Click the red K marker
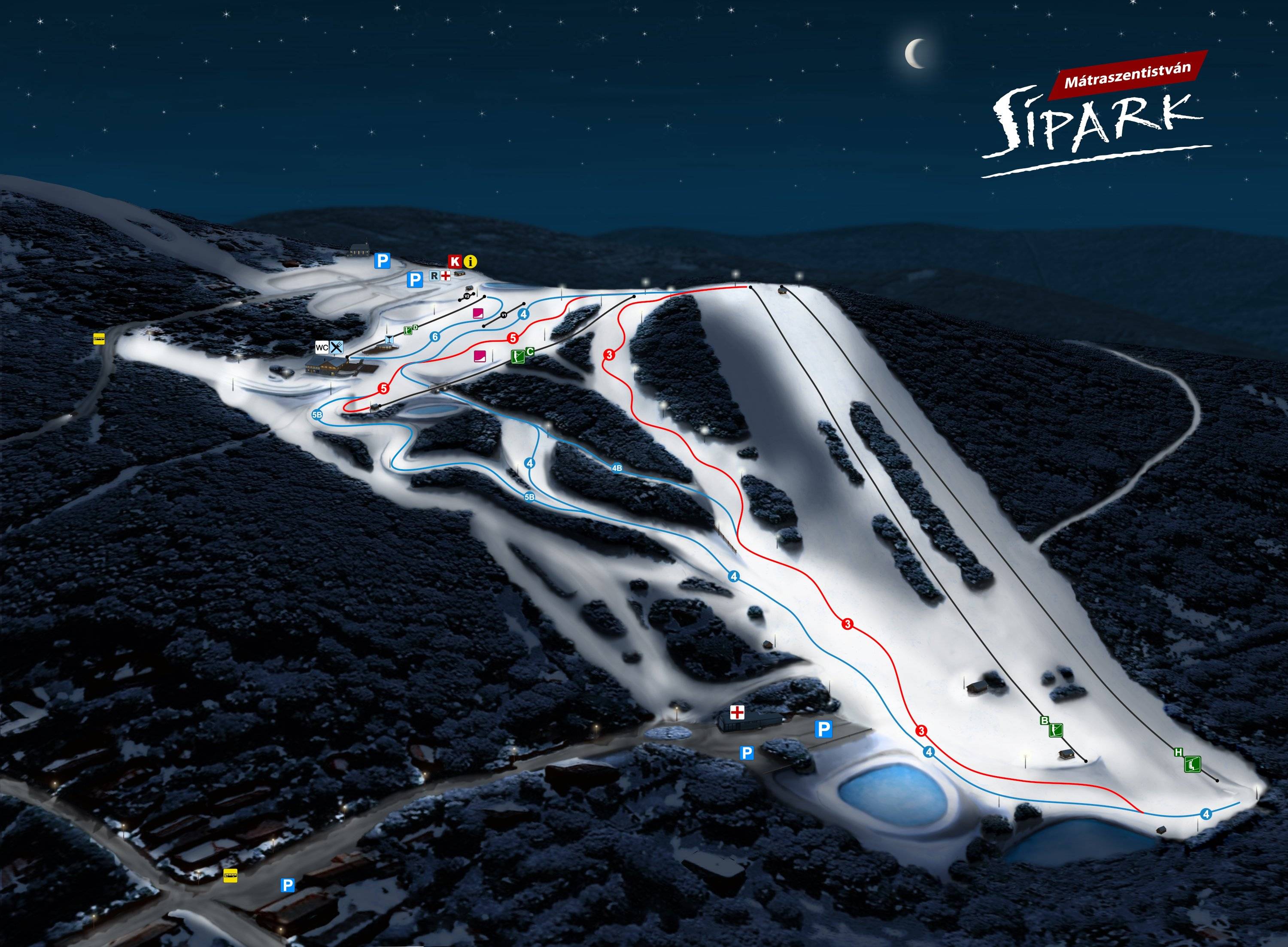This screenshot has width=1288, height=947. pyautogui.click(x=455, y=262)
